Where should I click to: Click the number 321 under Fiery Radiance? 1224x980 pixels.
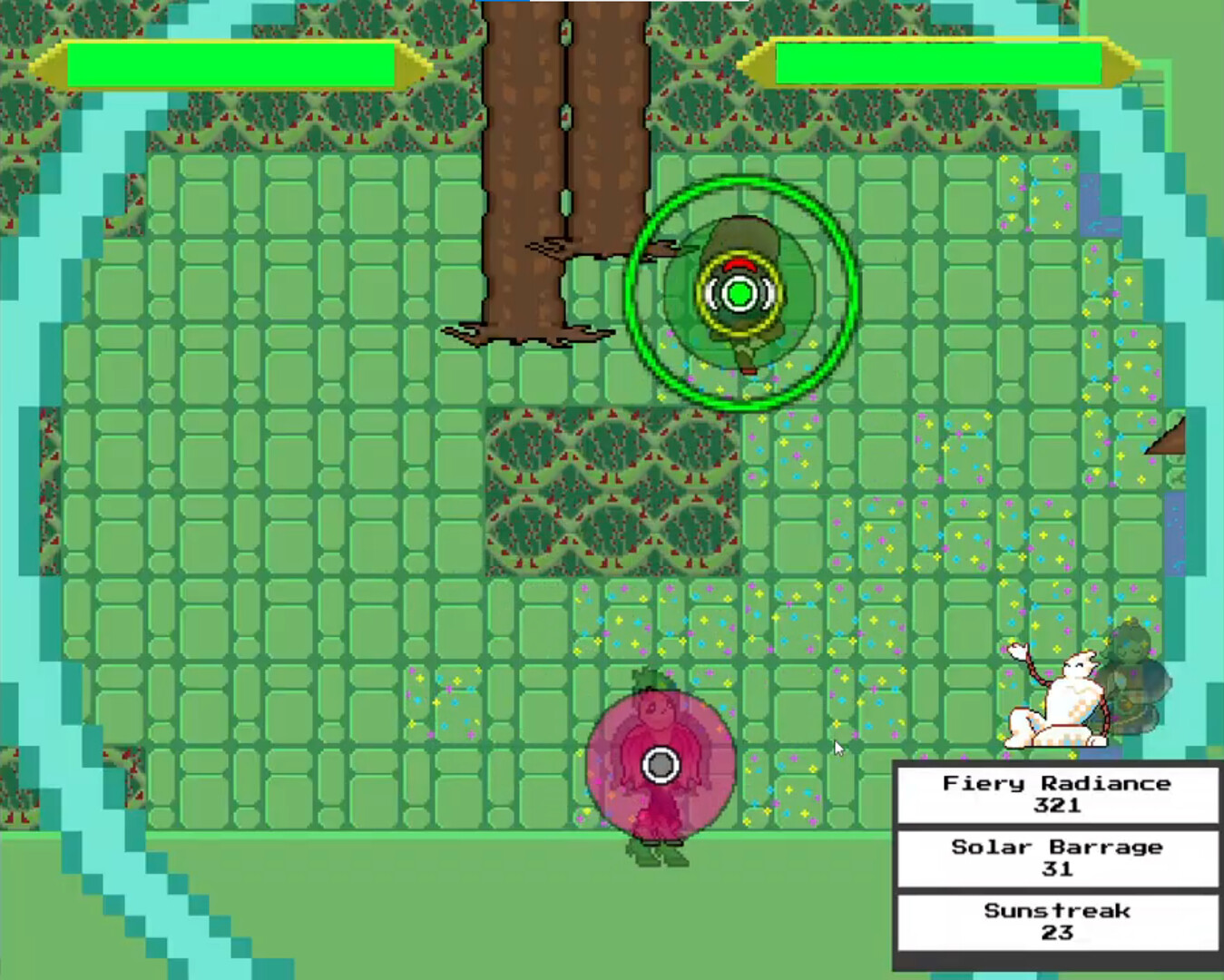point(1055,806)
